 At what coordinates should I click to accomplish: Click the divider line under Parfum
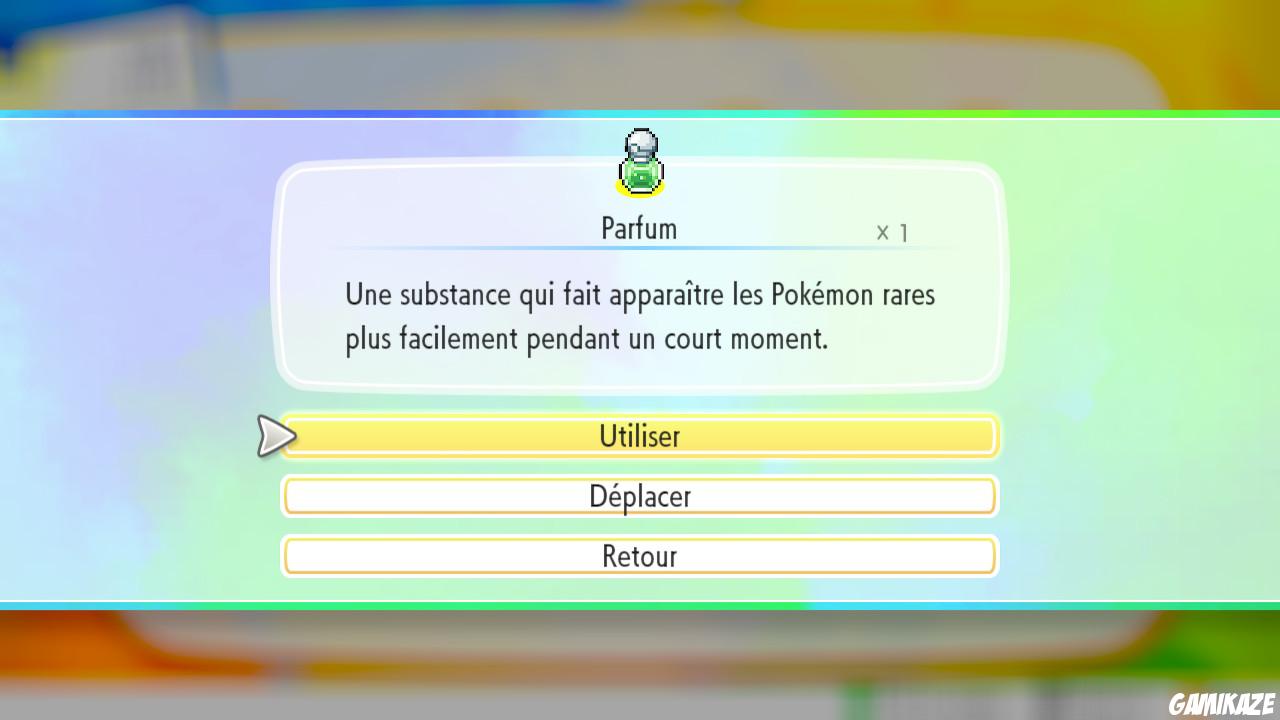click(x=640, y=250)
